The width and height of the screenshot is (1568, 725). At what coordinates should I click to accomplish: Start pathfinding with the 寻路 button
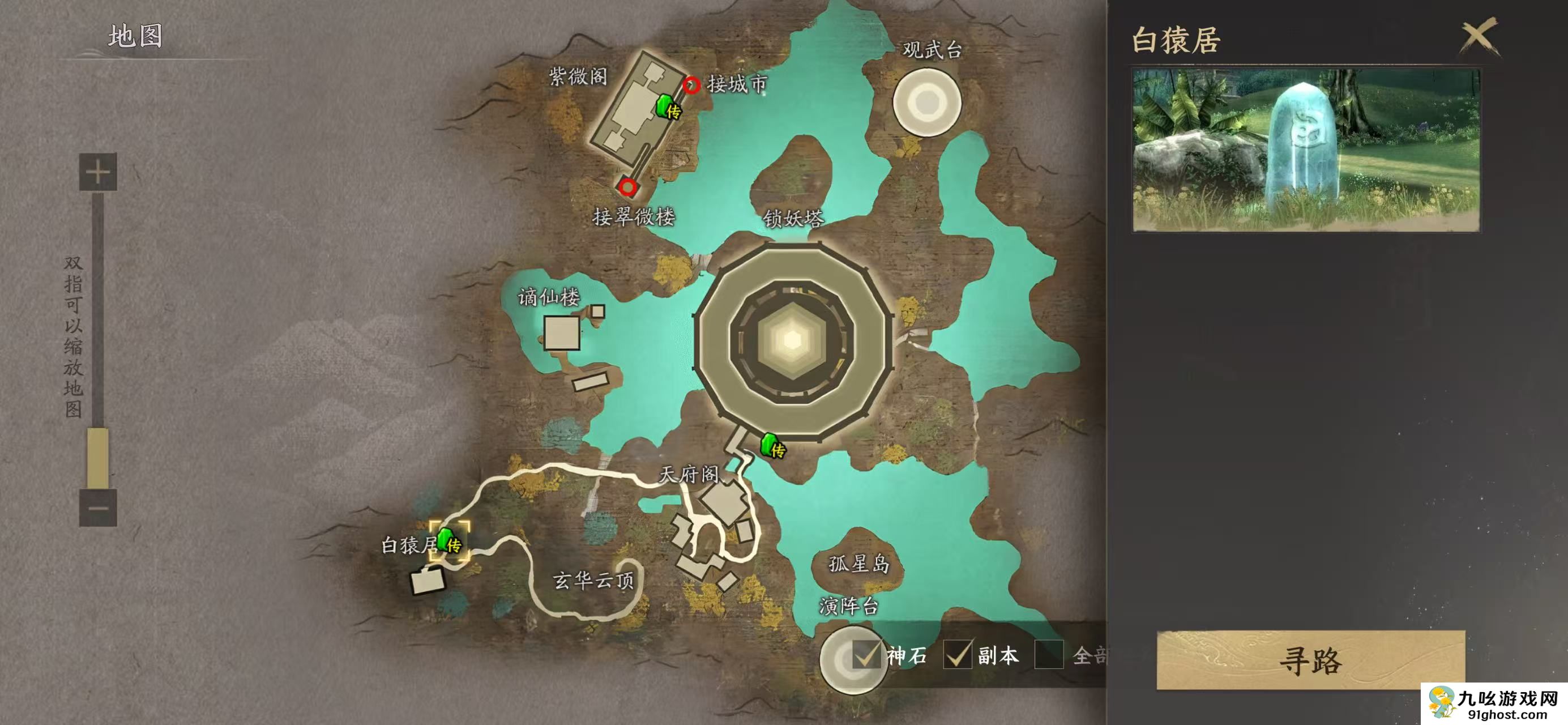1310,660
